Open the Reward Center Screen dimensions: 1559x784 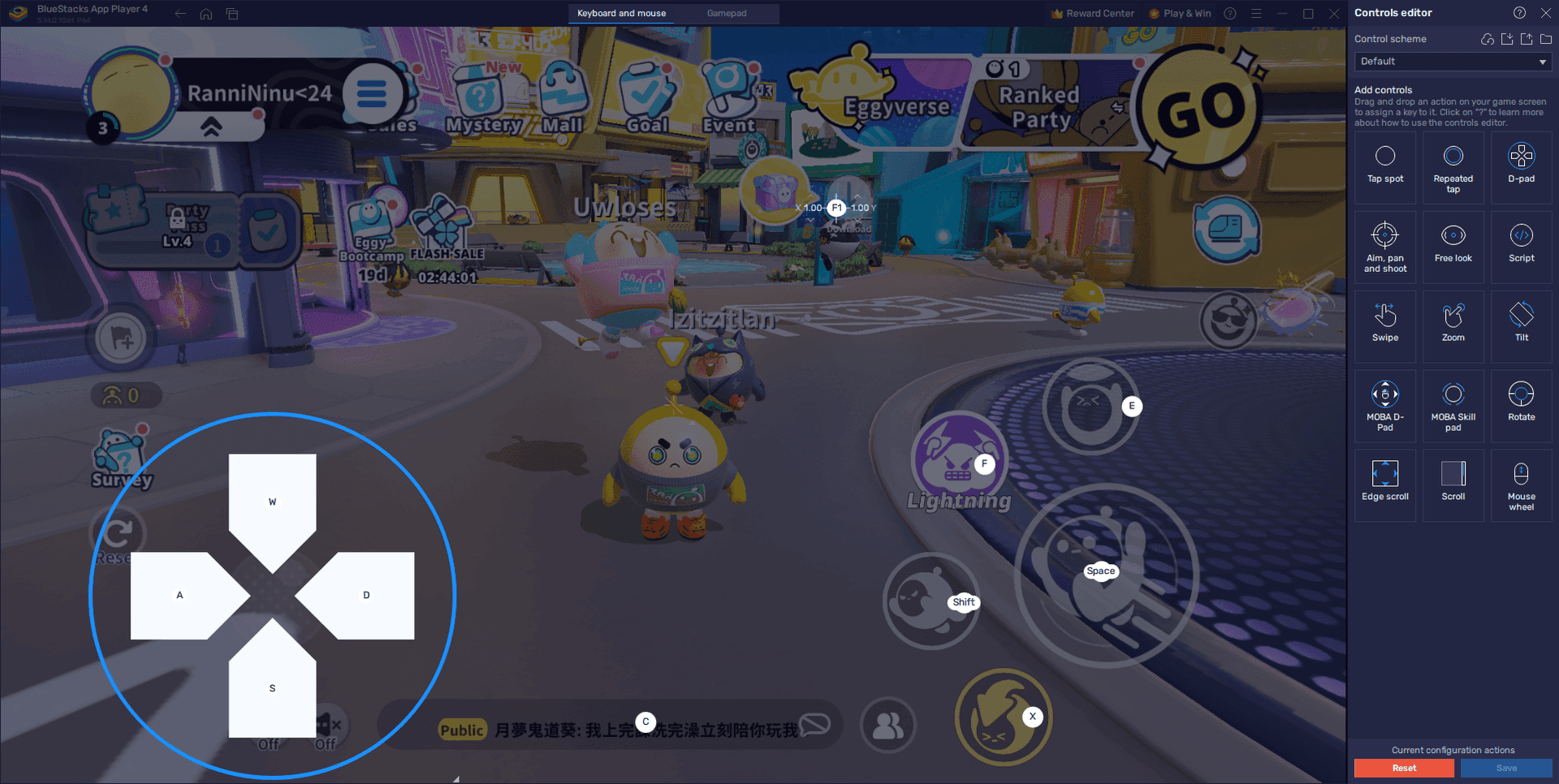tap(1091, 13)
